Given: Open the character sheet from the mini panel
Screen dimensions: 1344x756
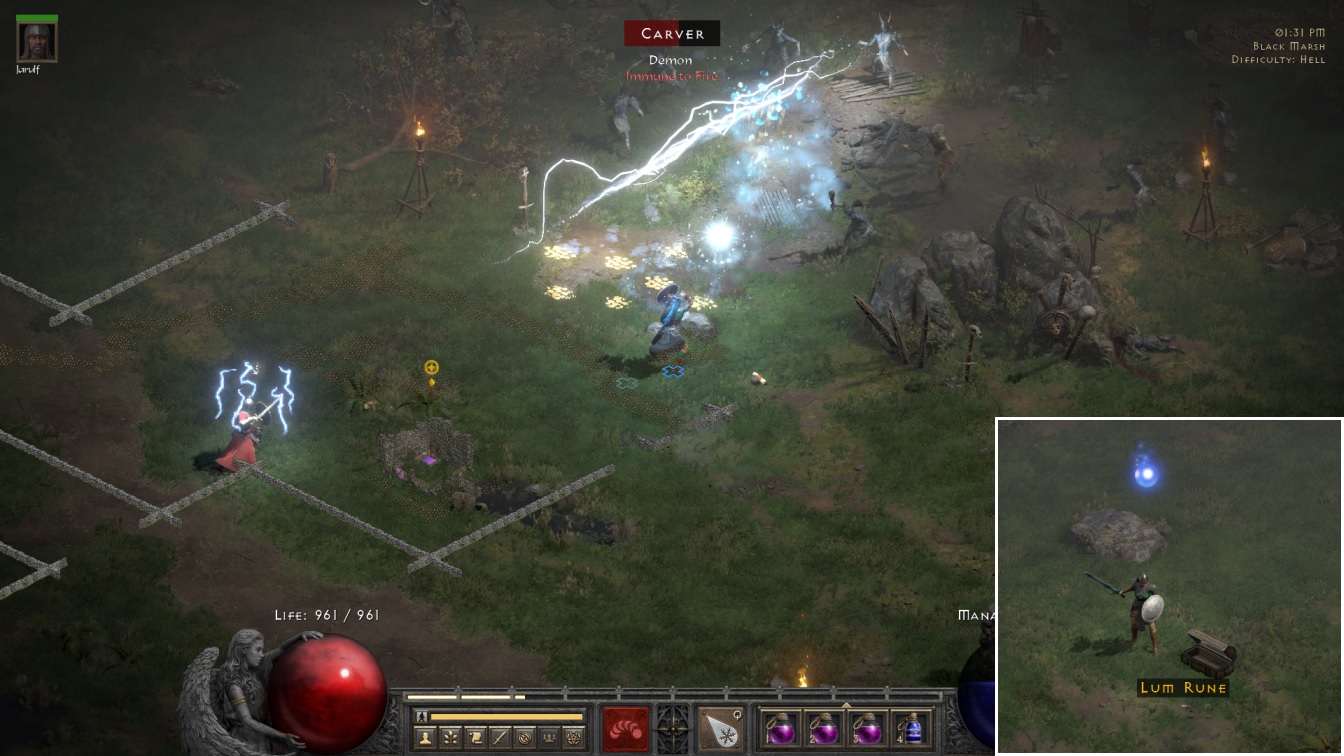Looking at the screenshot, I should coord(426,737).
